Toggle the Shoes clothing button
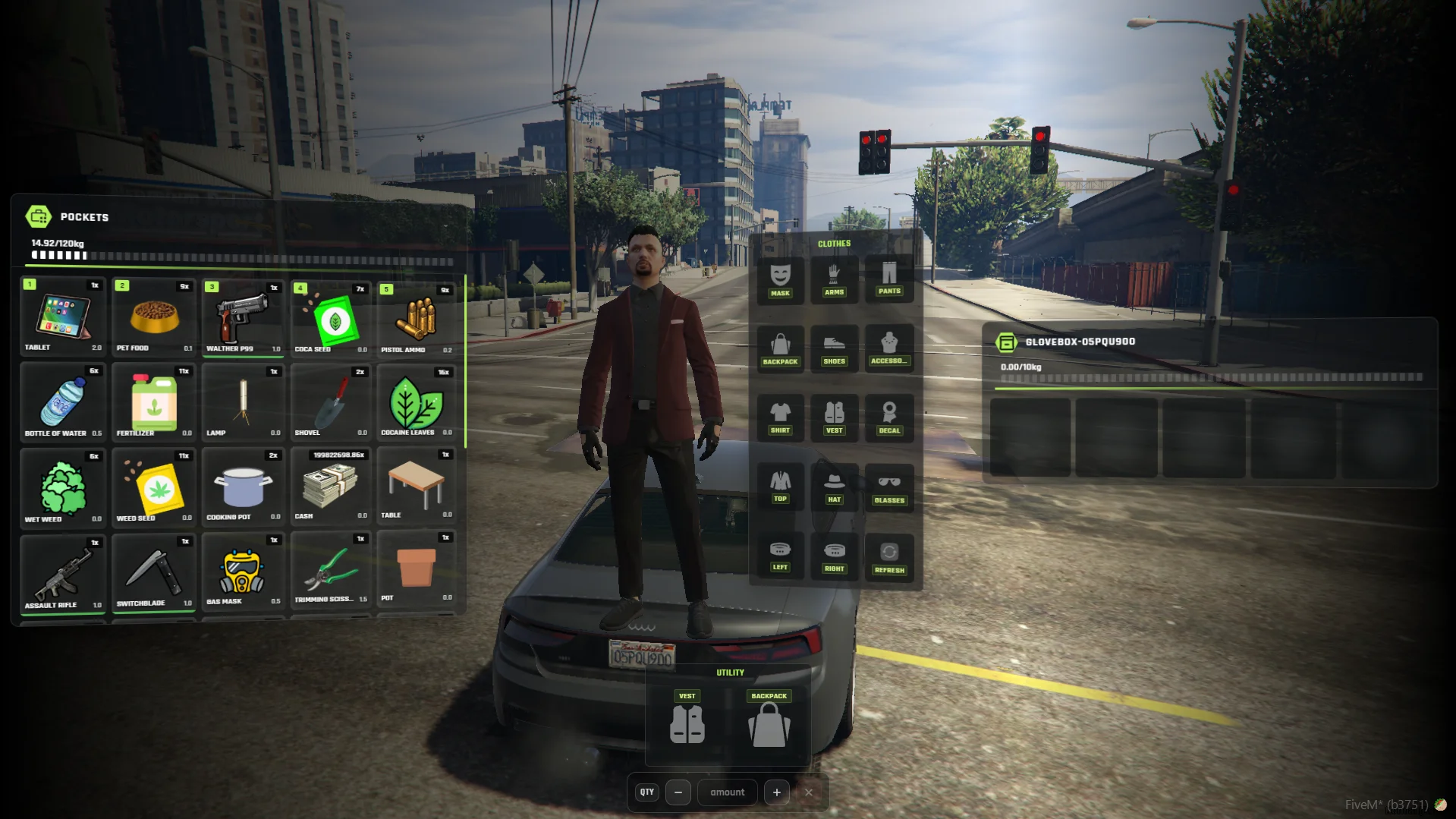This screenshot has width=1456, height=819. 834,348
